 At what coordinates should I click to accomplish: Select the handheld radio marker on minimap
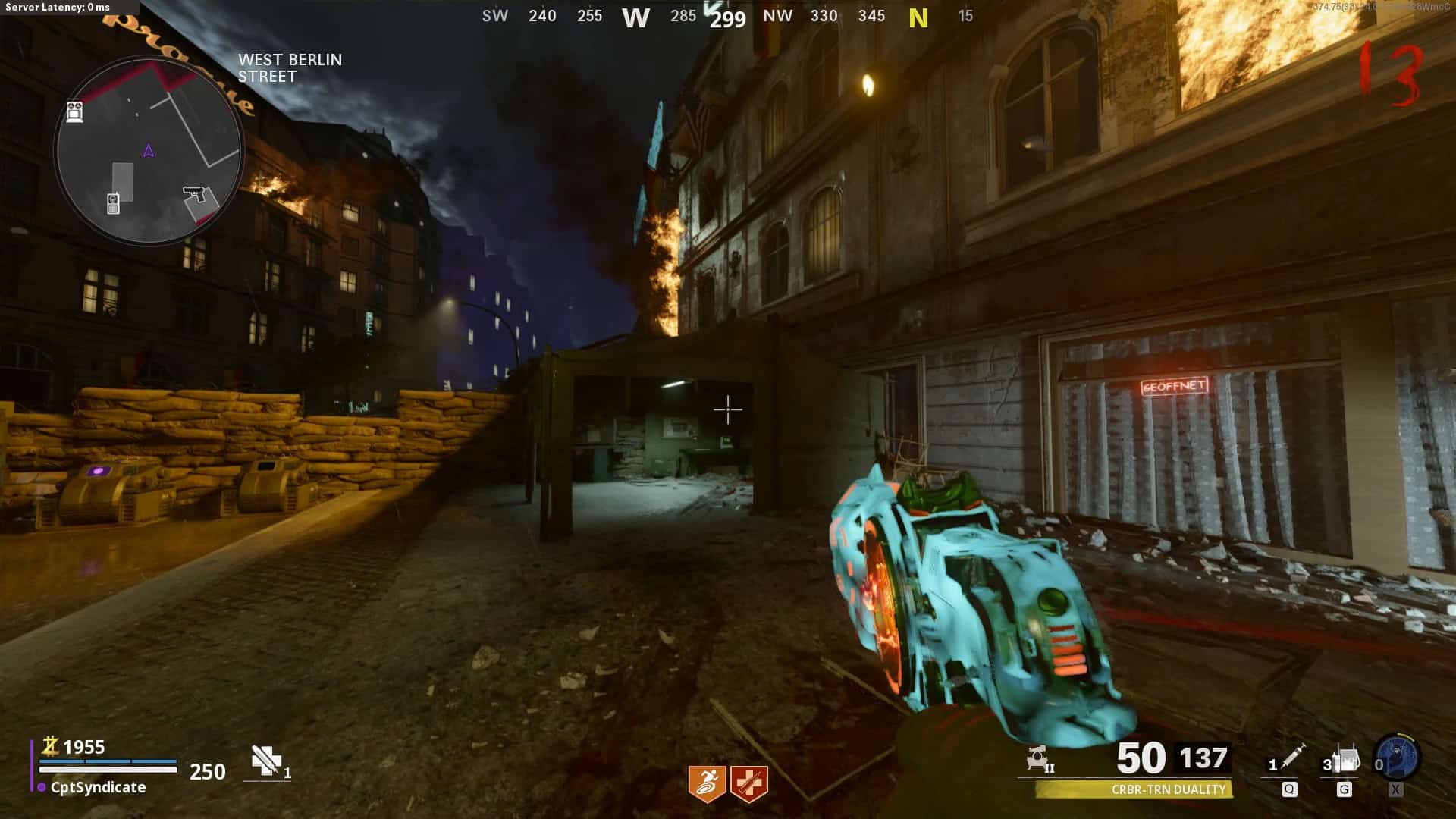[113, 203]
